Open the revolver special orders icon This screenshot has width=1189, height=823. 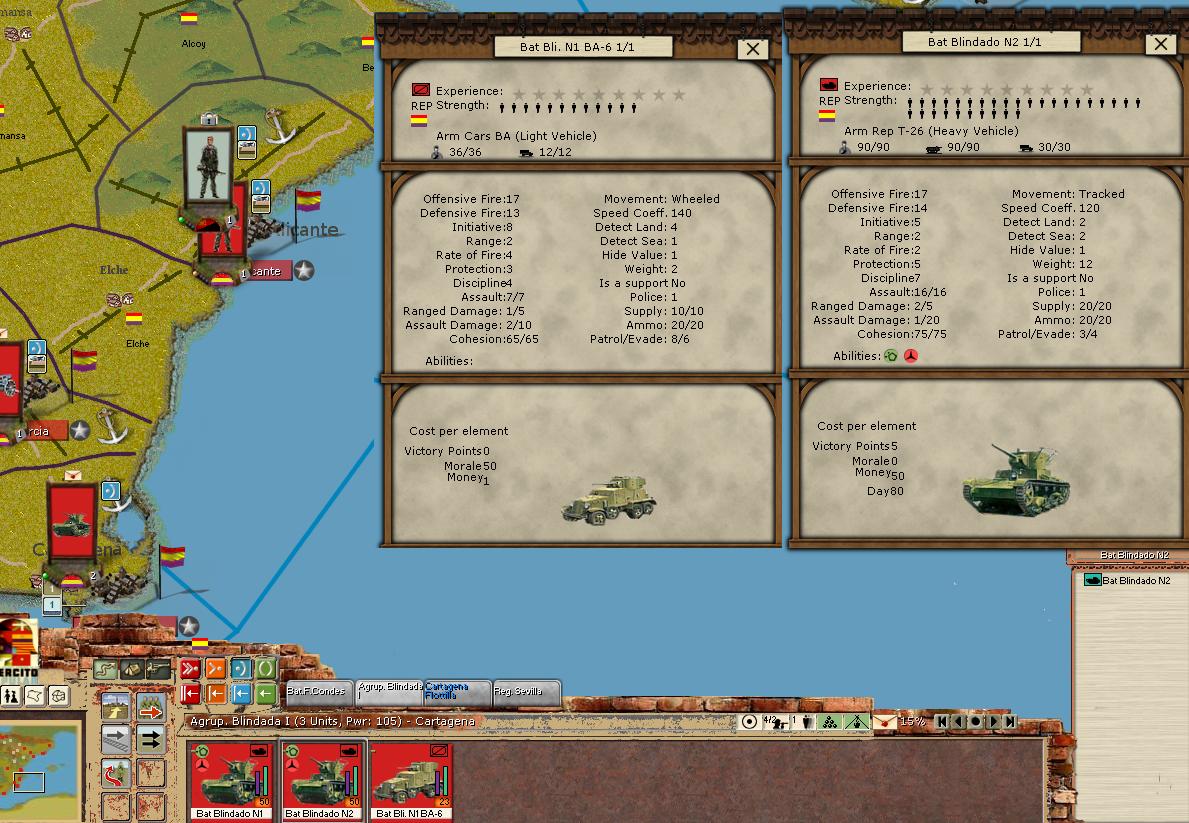[159, 669]
